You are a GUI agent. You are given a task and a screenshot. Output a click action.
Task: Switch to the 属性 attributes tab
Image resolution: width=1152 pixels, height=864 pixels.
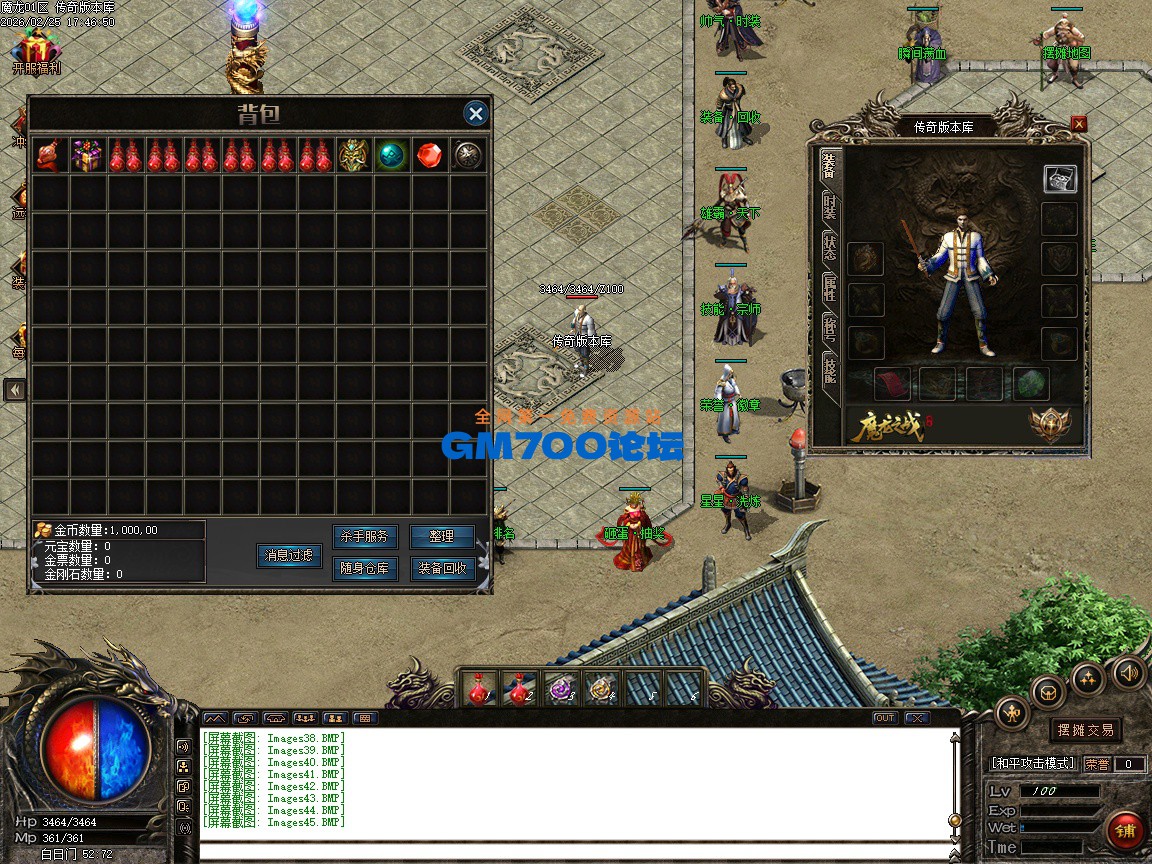(830, 288)
